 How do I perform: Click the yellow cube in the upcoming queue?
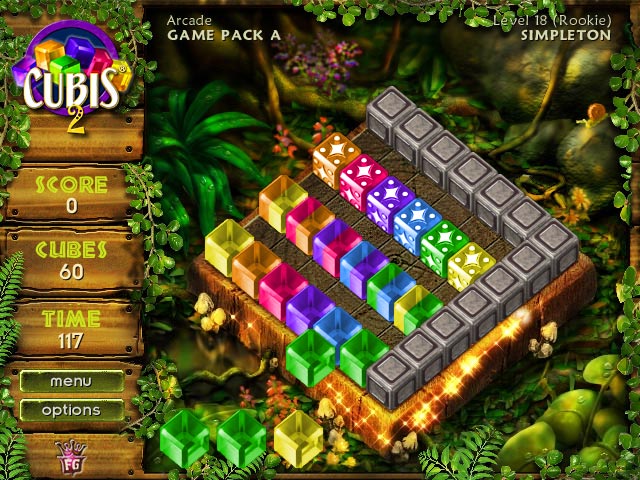(x=298, y=438)
